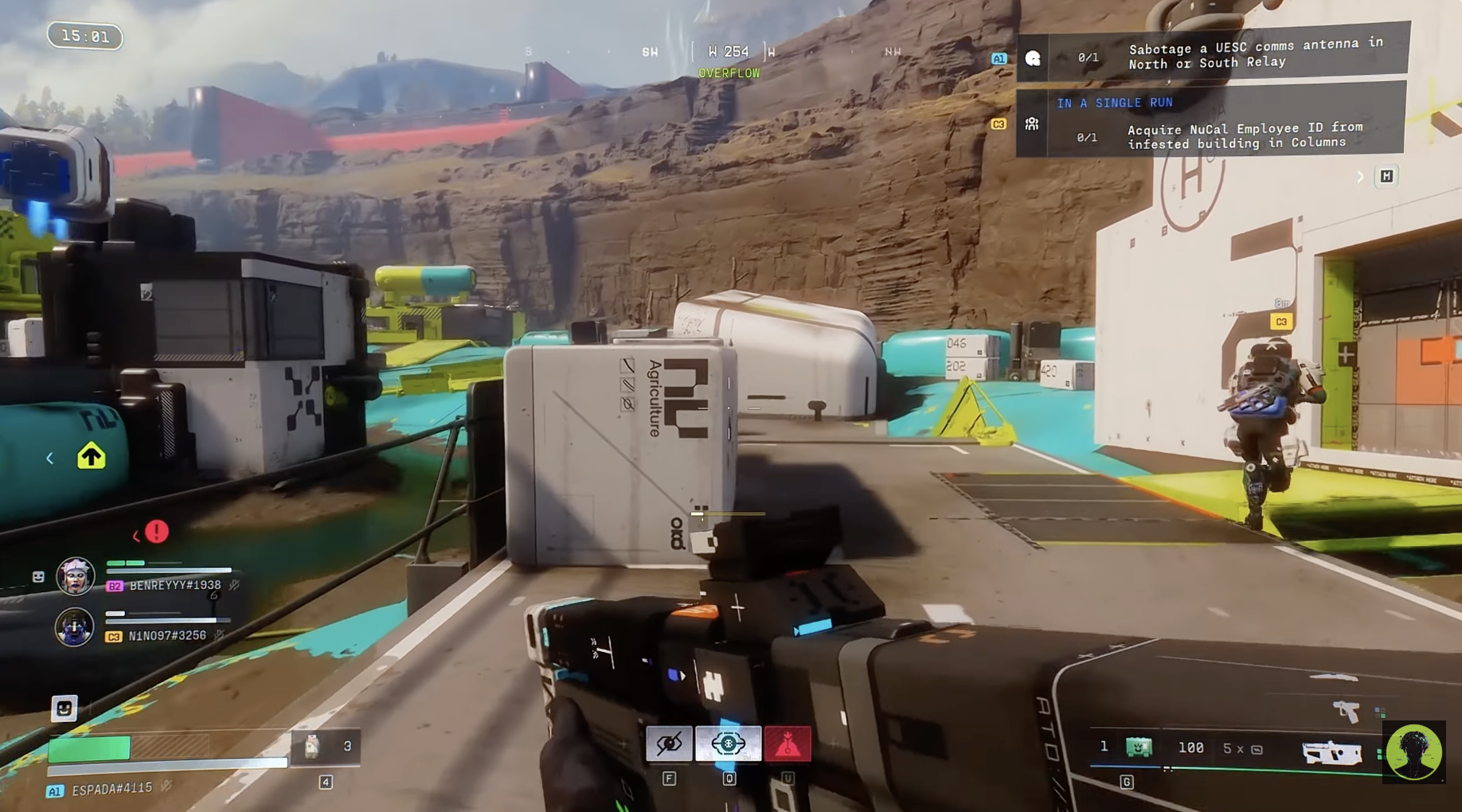
Task: Select the yellow up-arrow marker icon
Action: [92, 456]
